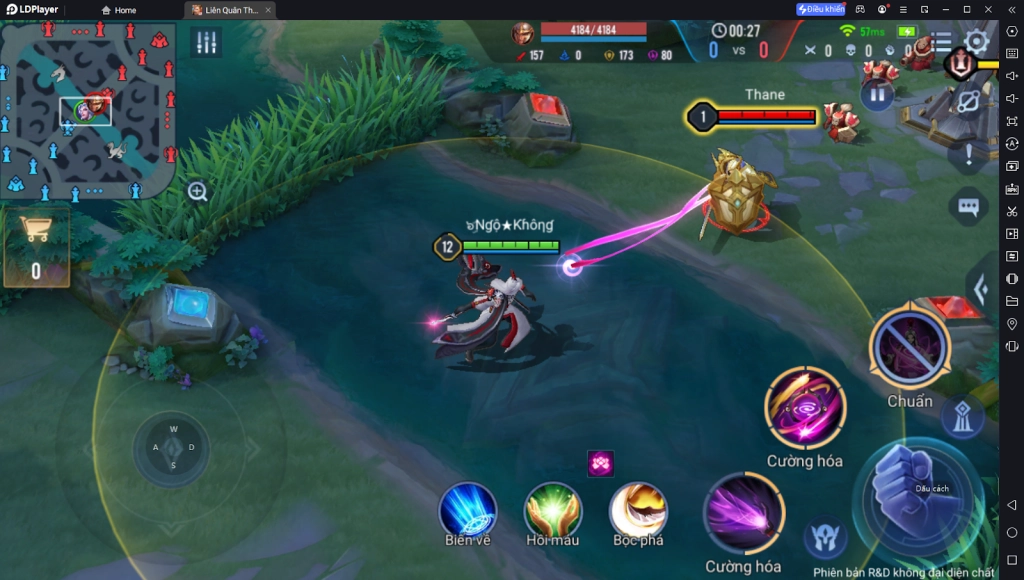Cast the Bộc phá spell
1024x580 pixels.
[x=639, y=510]
